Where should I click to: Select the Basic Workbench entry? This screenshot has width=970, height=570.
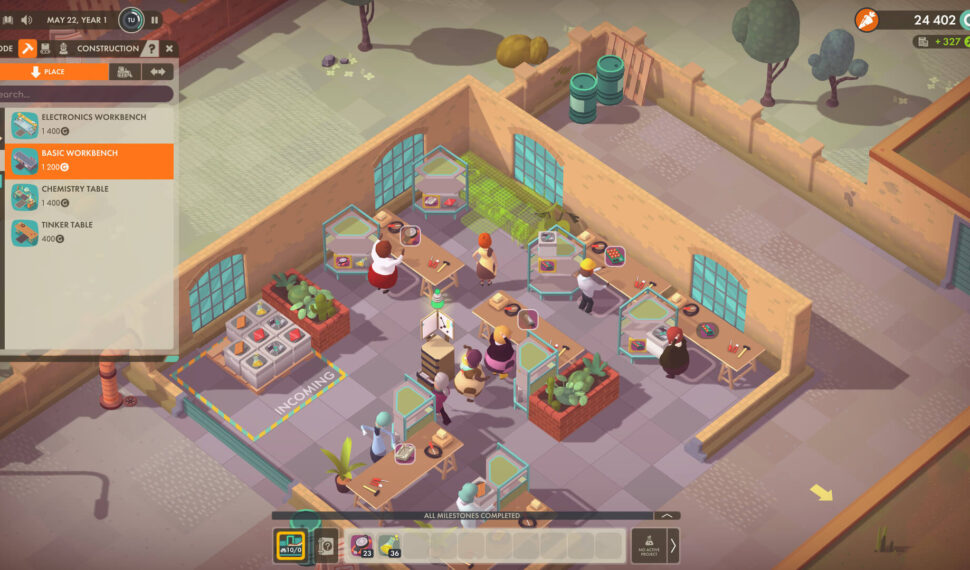click(x=90, y=161)
